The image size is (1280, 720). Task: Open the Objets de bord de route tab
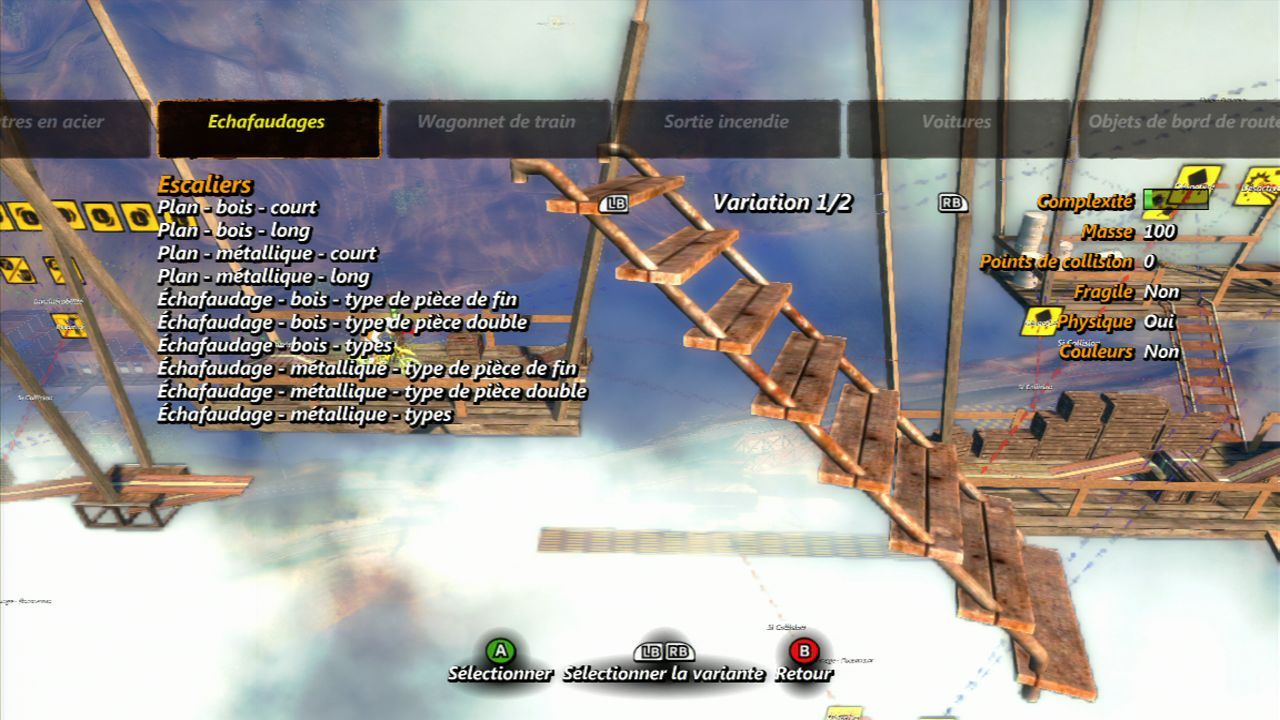coord(1180,123)
